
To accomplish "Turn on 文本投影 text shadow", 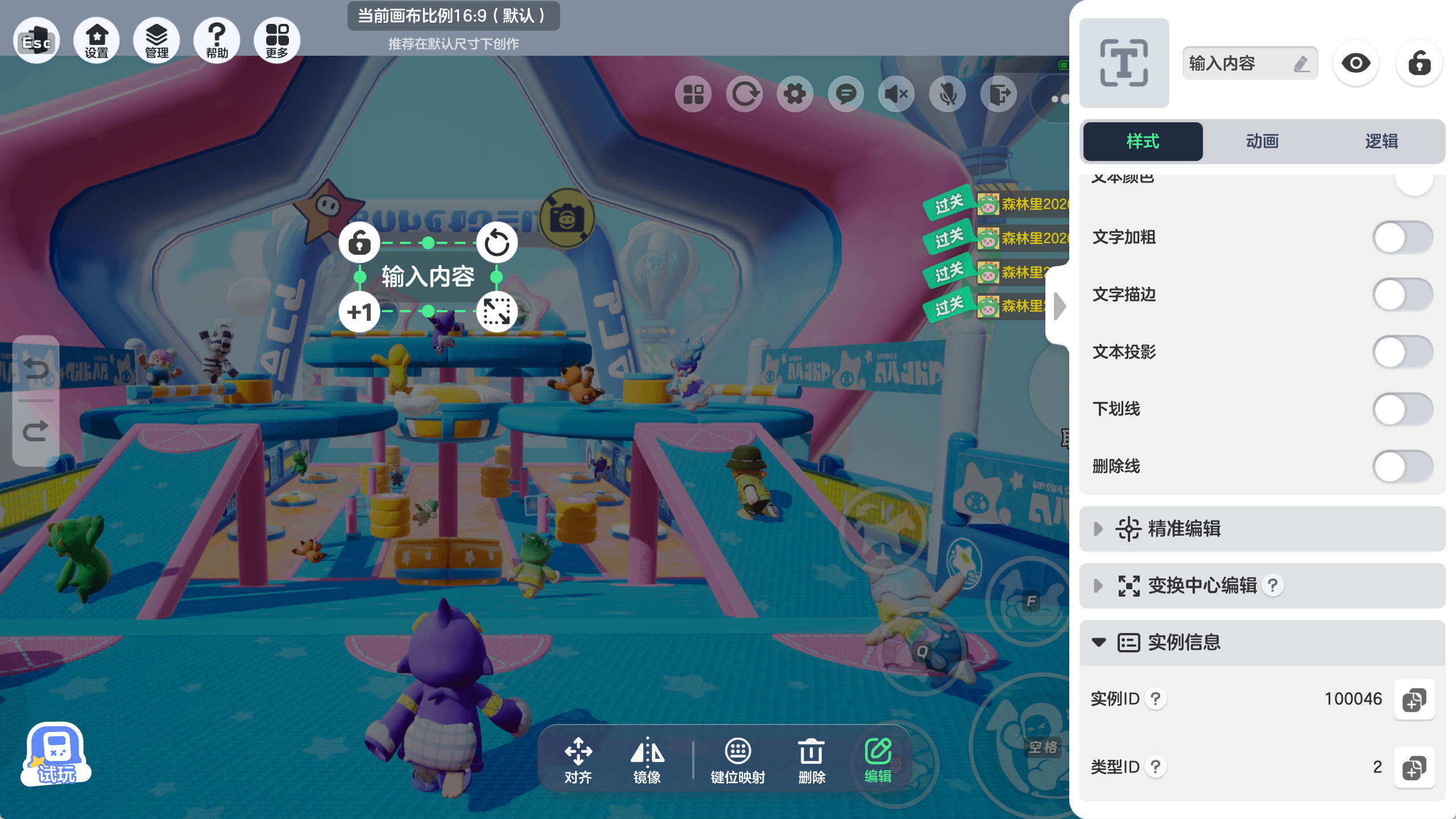I will [x=1402, y=352].
